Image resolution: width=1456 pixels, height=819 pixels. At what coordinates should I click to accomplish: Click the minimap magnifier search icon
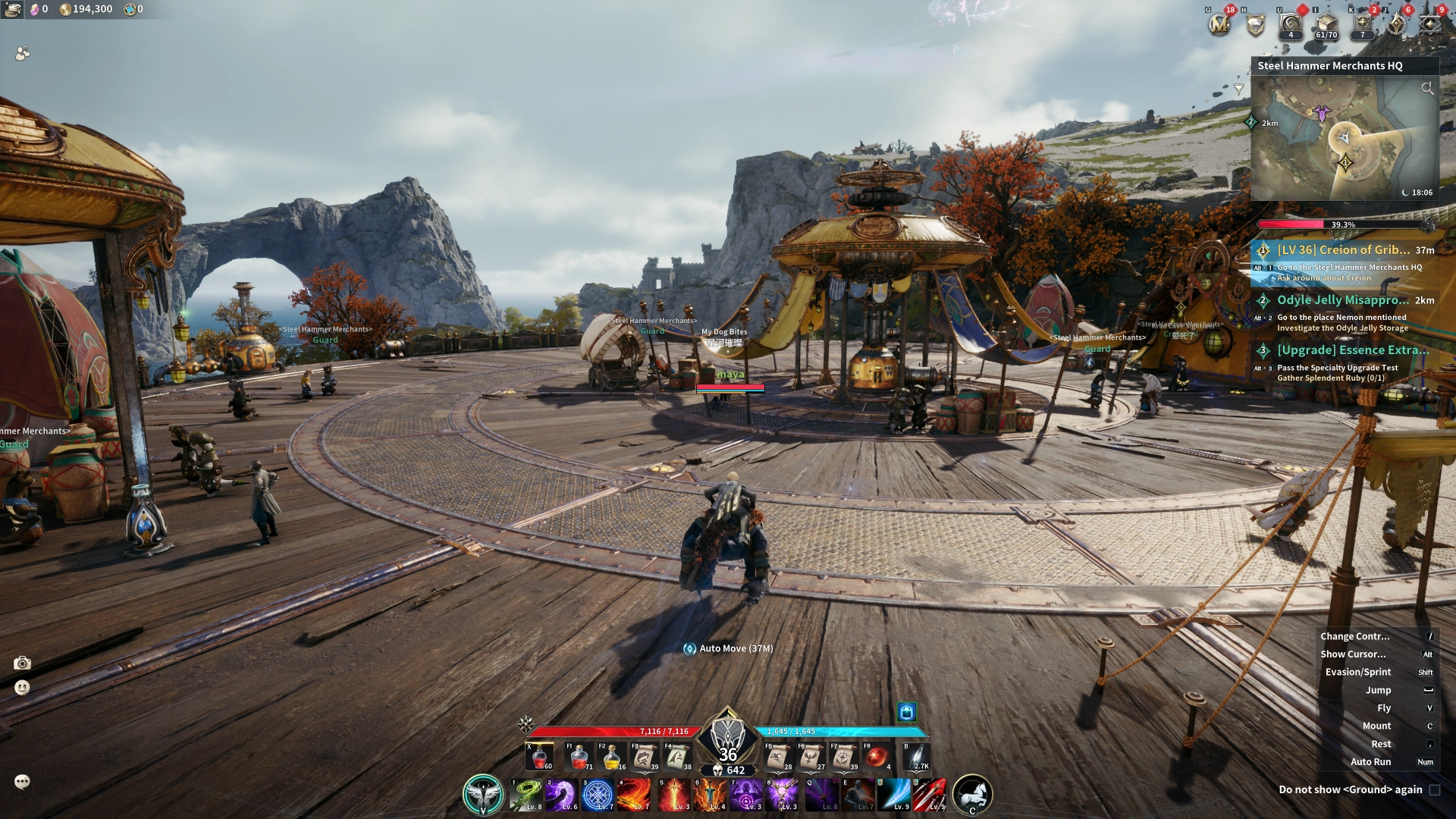1427,89
